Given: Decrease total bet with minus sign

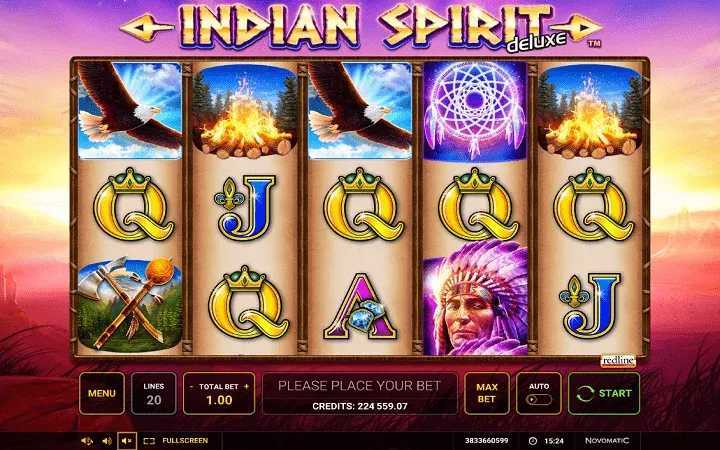Looking at the screenshot, I should (192, 385).
